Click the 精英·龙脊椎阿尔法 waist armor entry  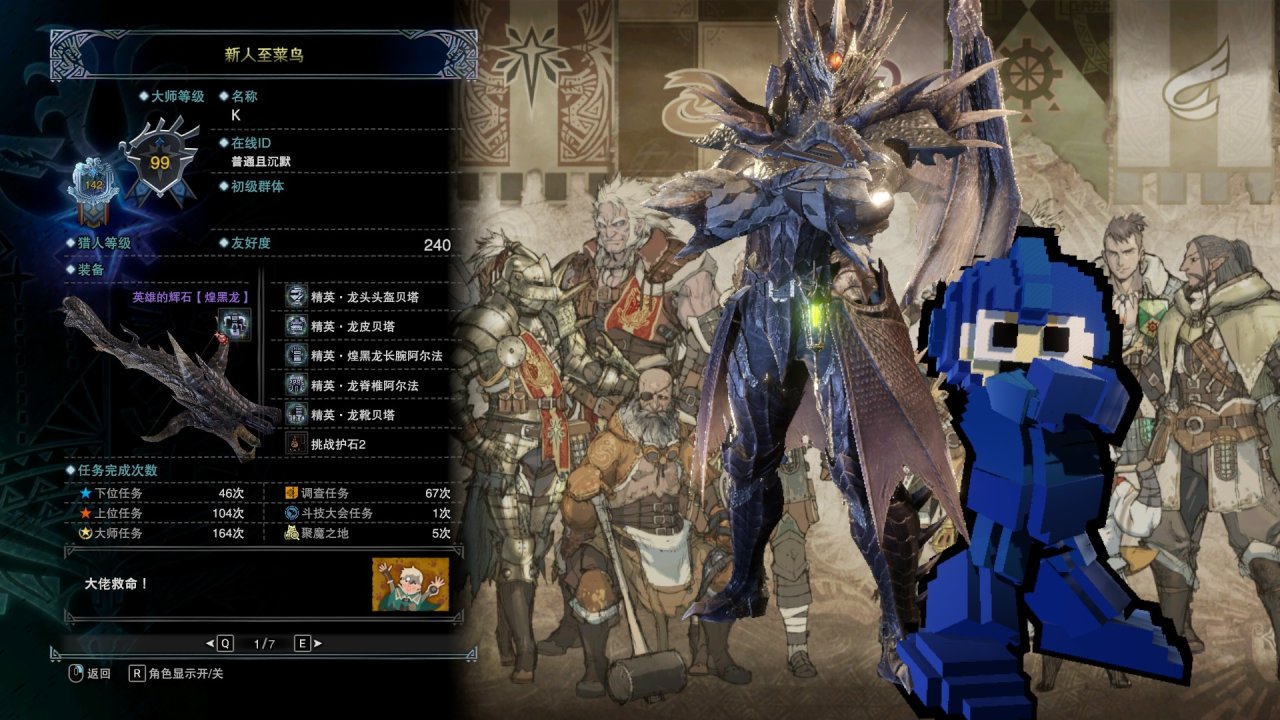[x=364, y=385]
